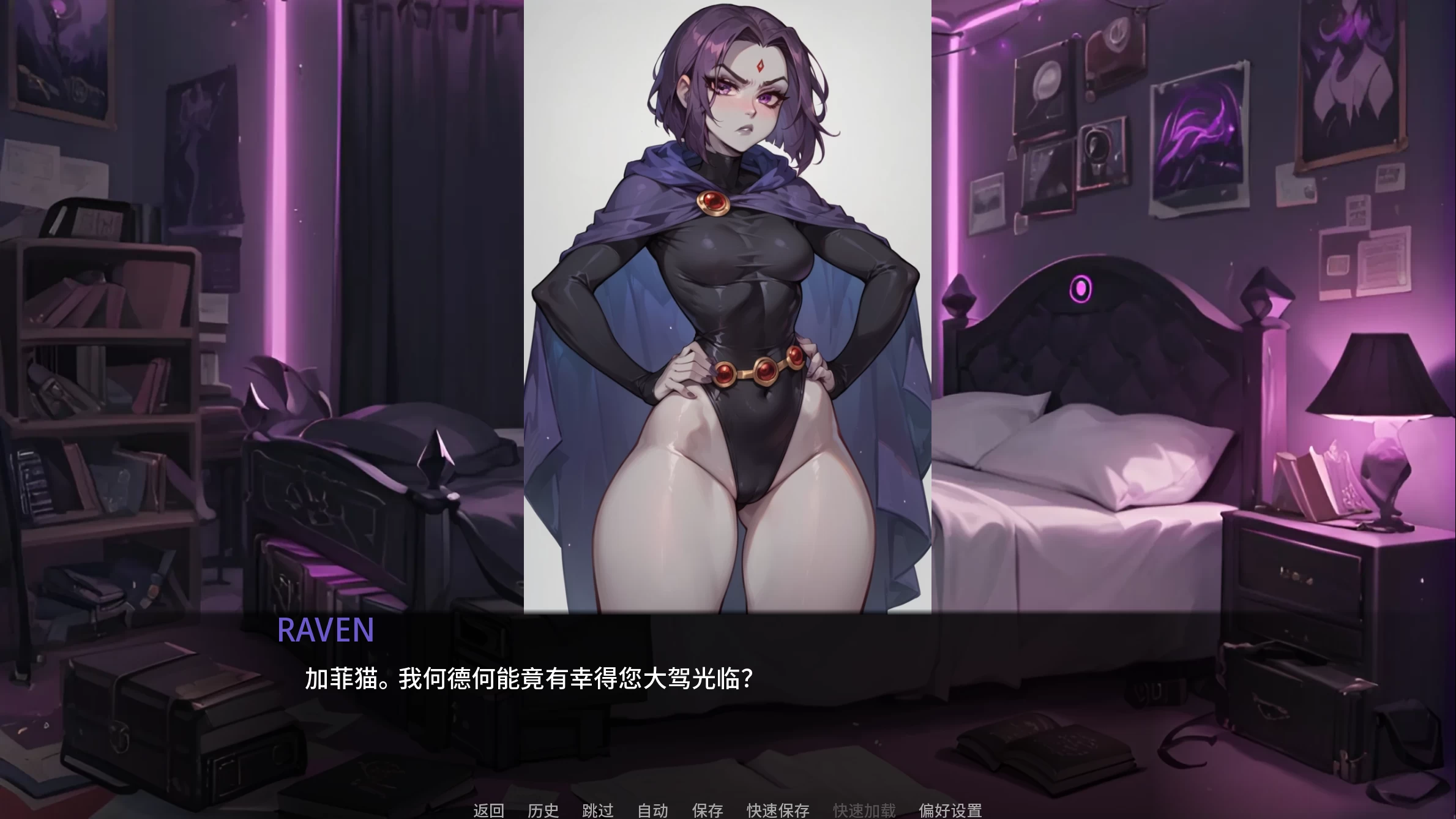Viewport: 1456px width, 819px height.
Task: Enable 跳过 skip mode
Action: 598,810
